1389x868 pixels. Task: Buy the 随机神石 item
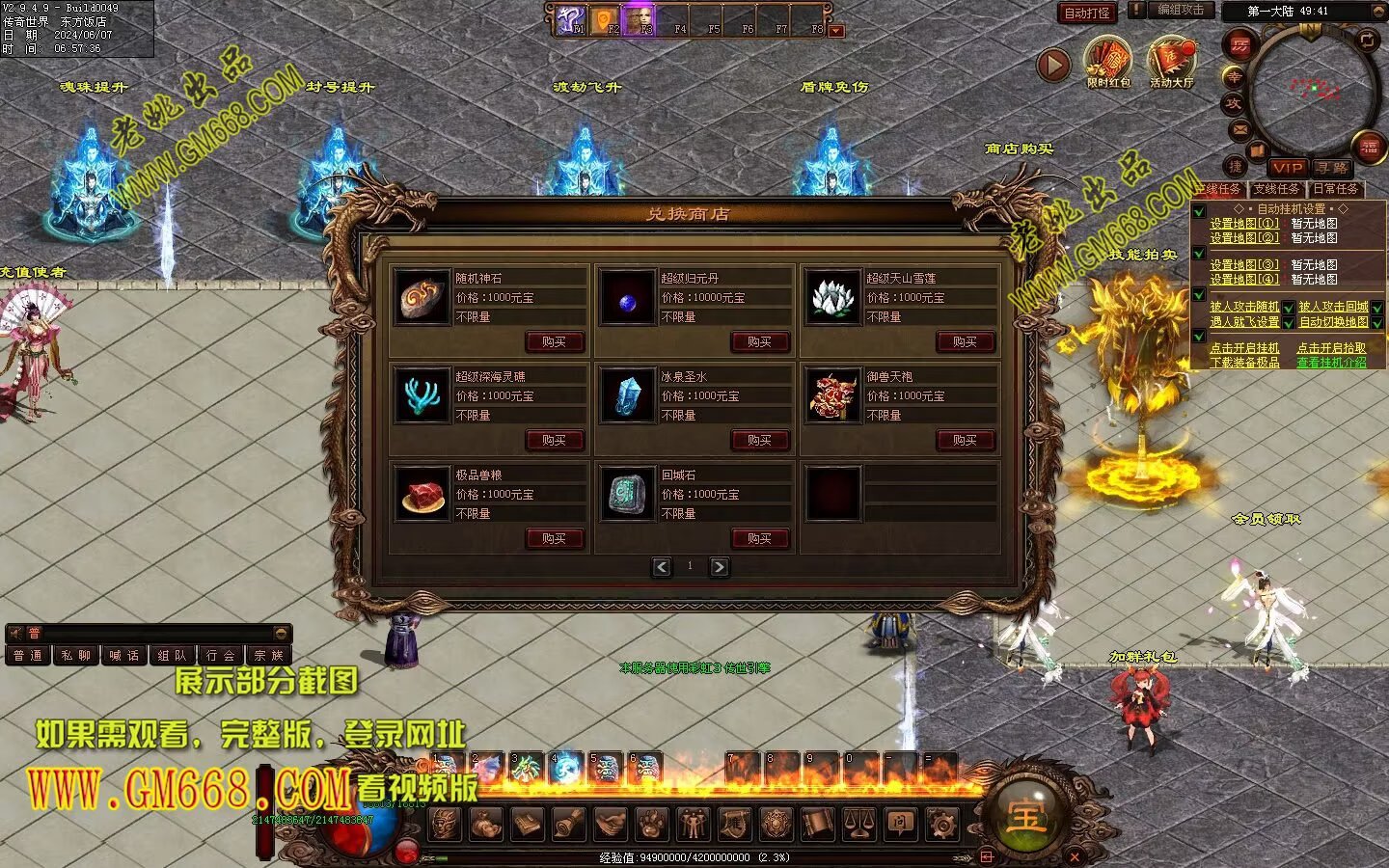coord(554,341)
